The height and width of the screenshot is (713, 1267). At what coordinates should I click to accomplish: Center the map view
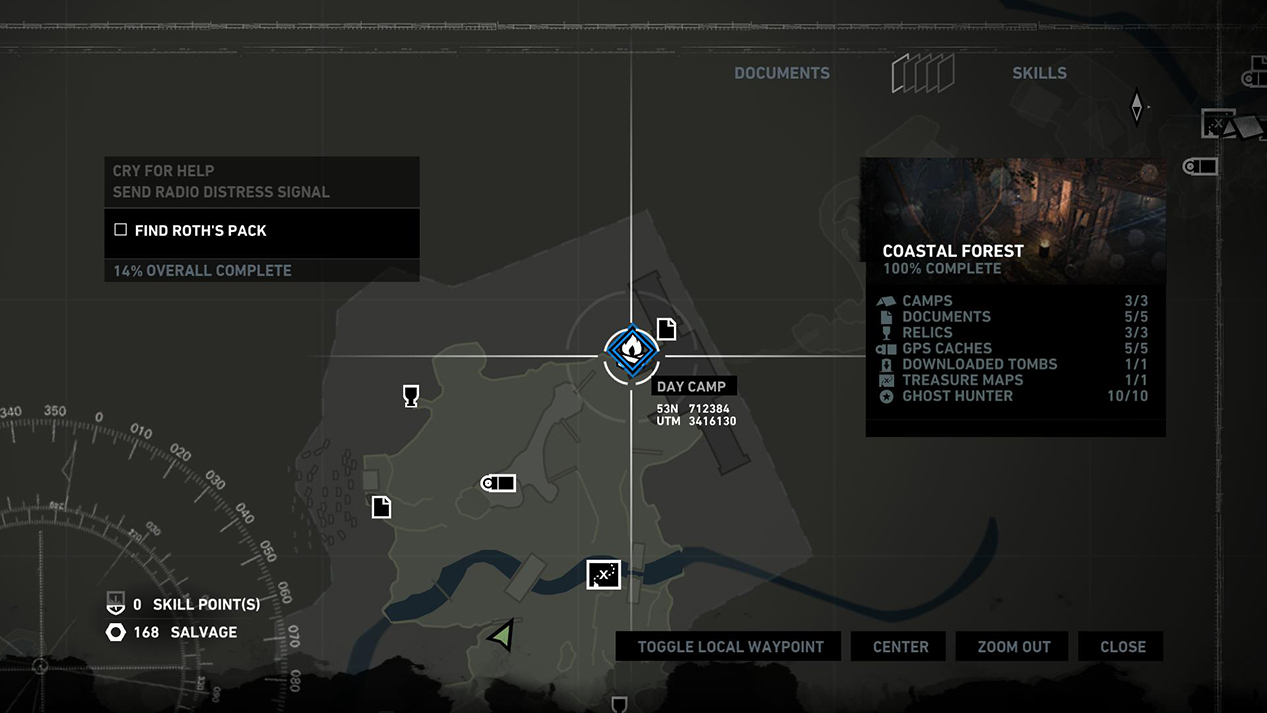900,647
